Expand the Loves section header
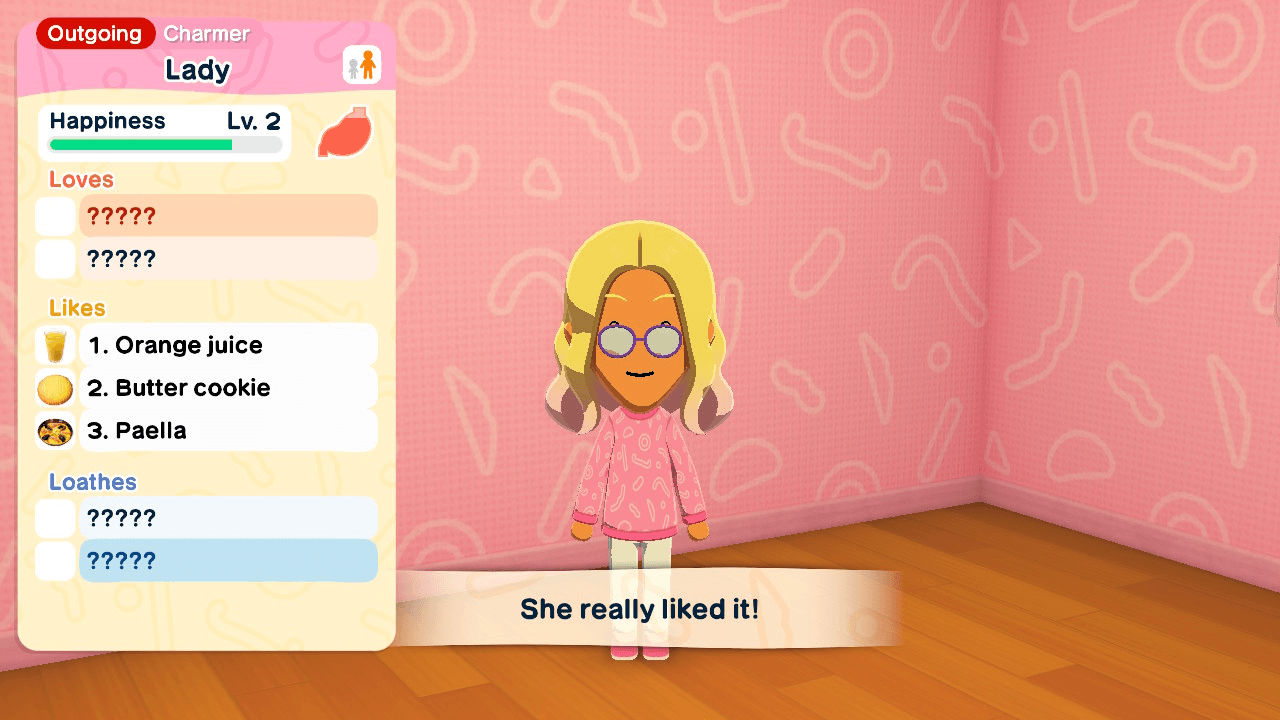Screen dimensions: 1280x720 (80, 179)
